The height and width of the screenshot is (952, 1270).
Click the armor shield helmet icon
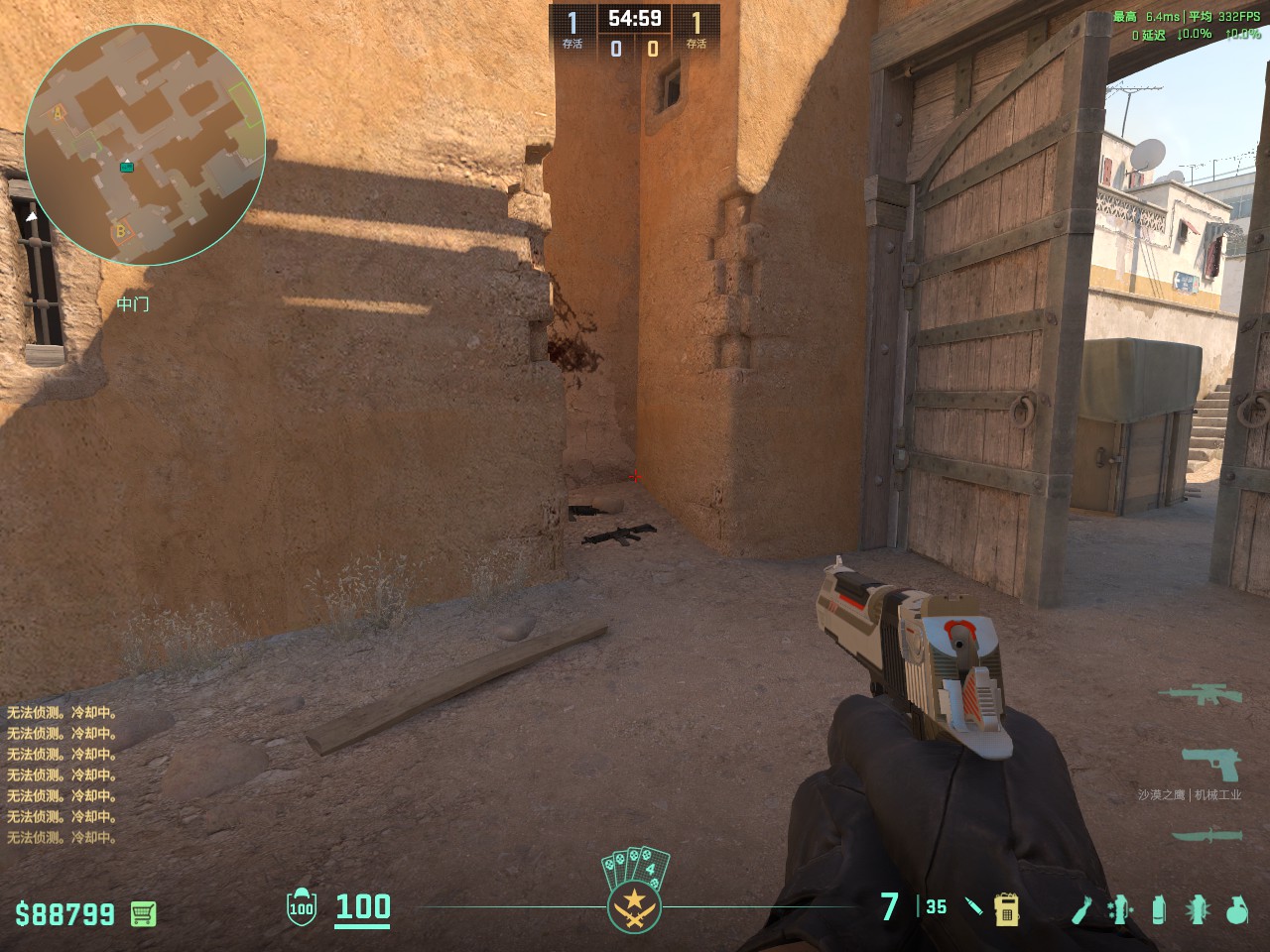click(302, 907)
